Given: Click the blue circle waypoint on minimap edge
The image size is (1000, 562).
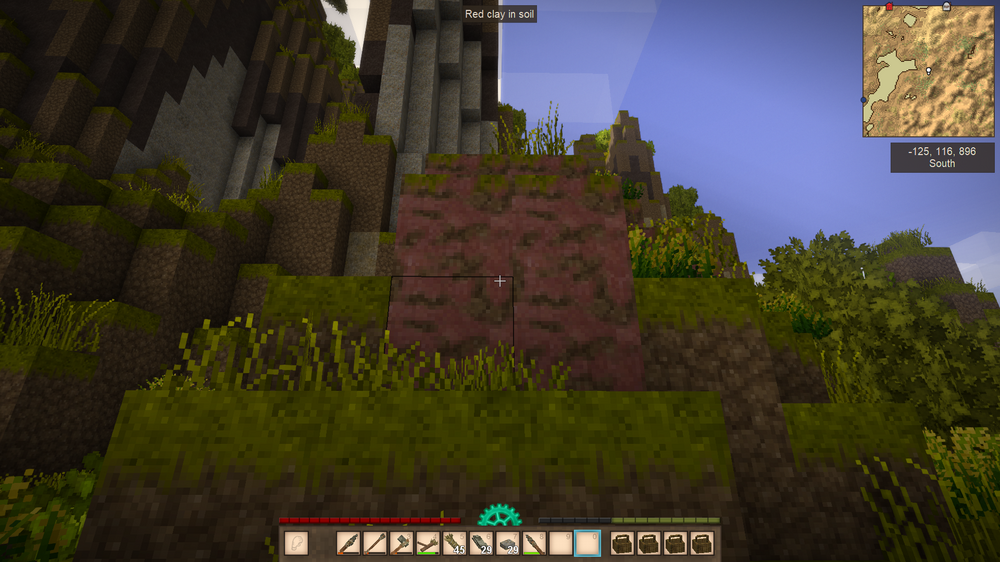Looking at the screenshot, I should [864, 101].
